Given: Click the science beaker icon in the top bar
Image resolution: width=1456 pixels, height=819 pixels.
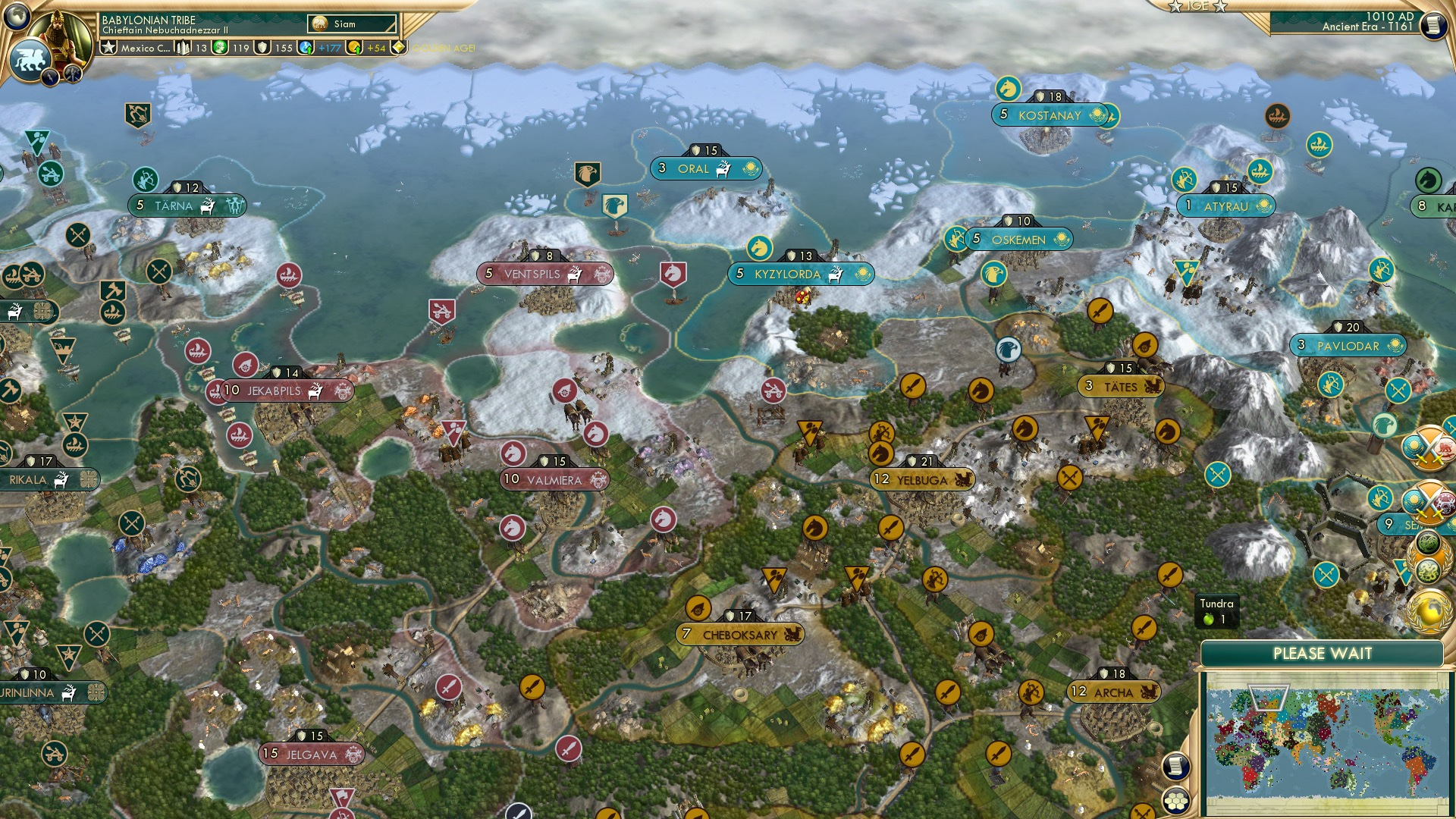Looking at the screenshot, I should (306, 48).
